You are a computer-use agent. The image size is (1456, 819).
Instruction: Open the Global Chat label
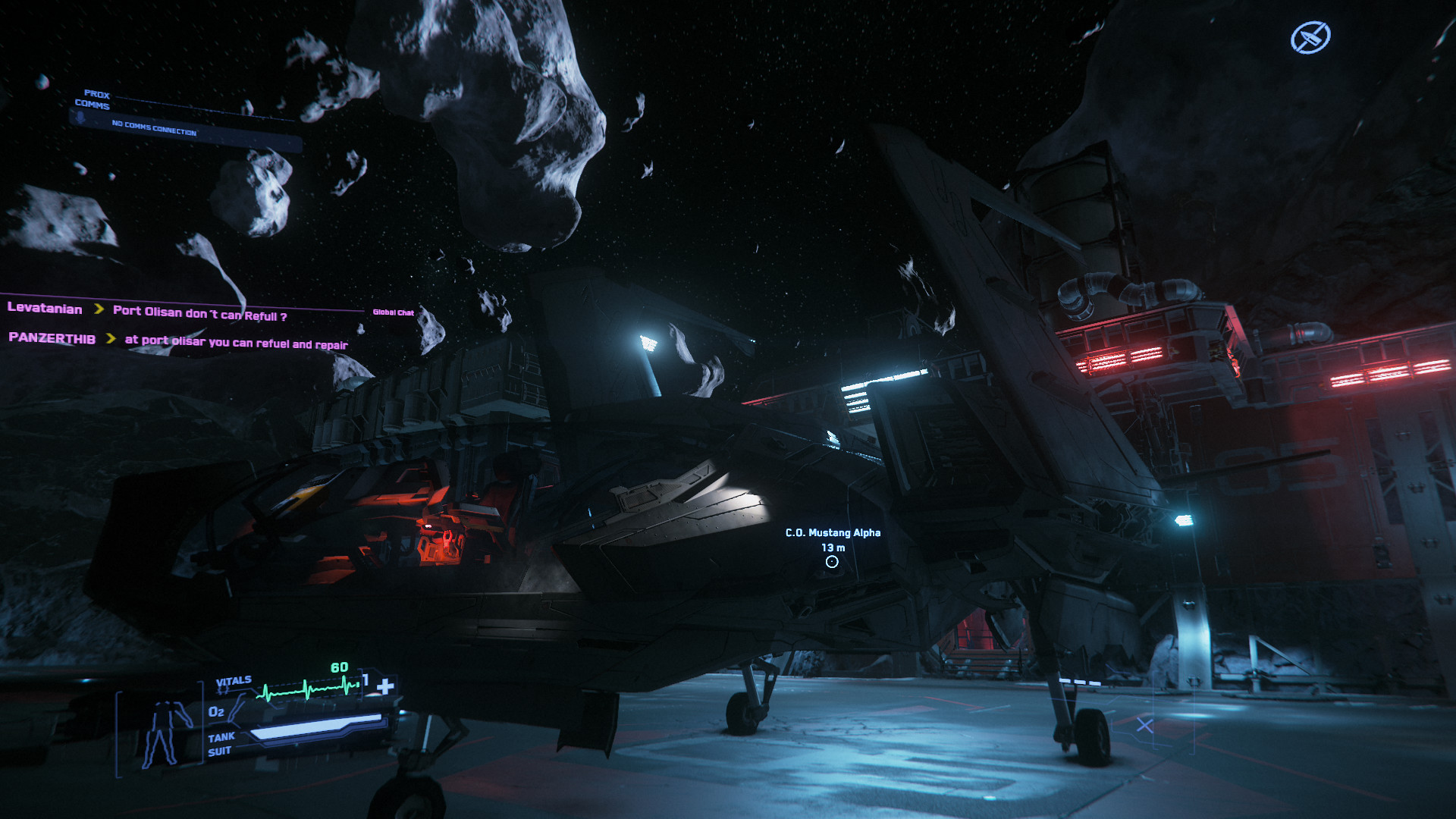393,312
